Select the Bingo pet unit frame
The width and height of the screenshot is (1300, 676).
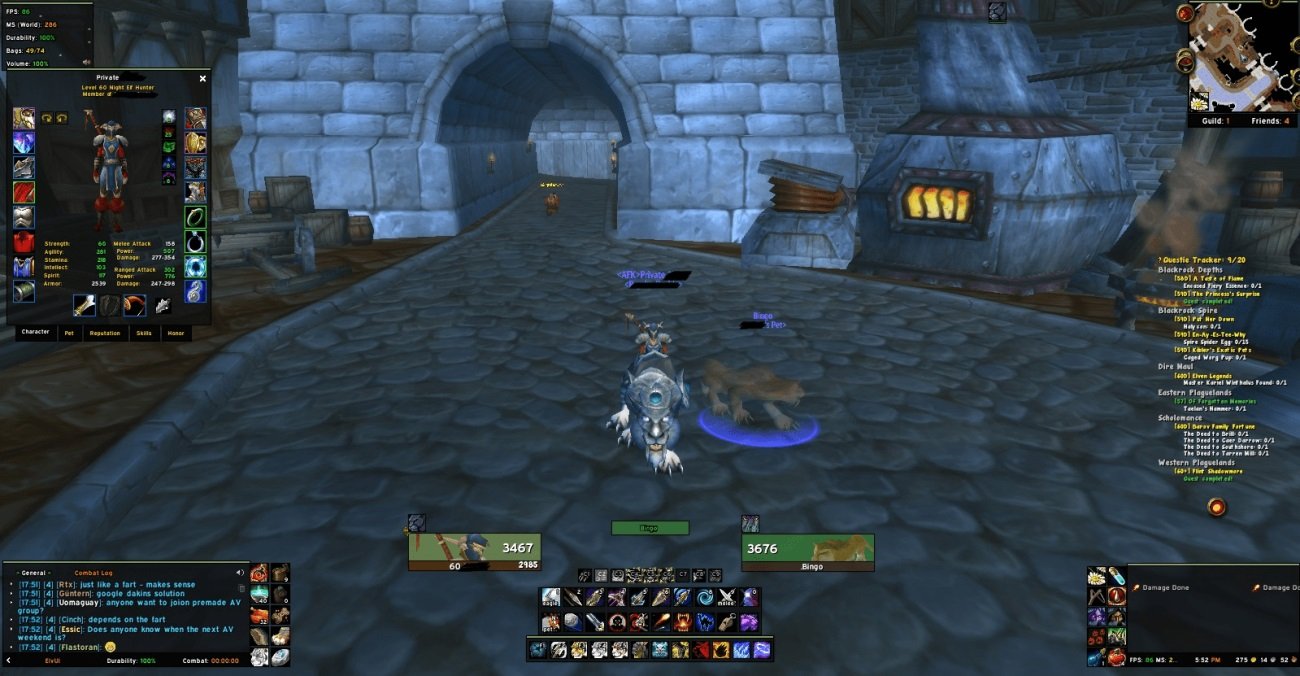pyautogui.click(x=807, y=549)
